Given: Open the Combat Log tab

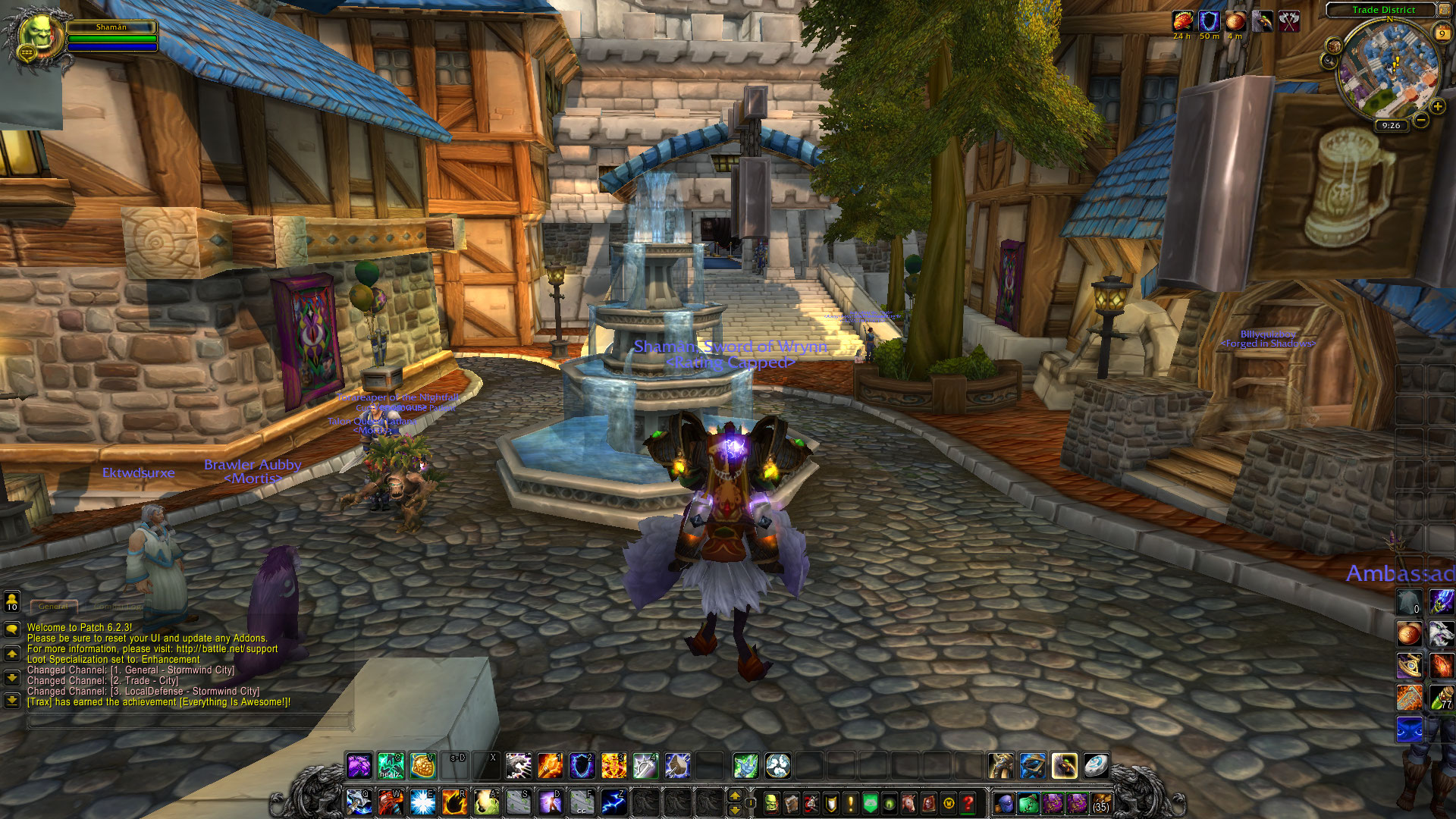Looking at the screenshot, I should pos(118,607).
